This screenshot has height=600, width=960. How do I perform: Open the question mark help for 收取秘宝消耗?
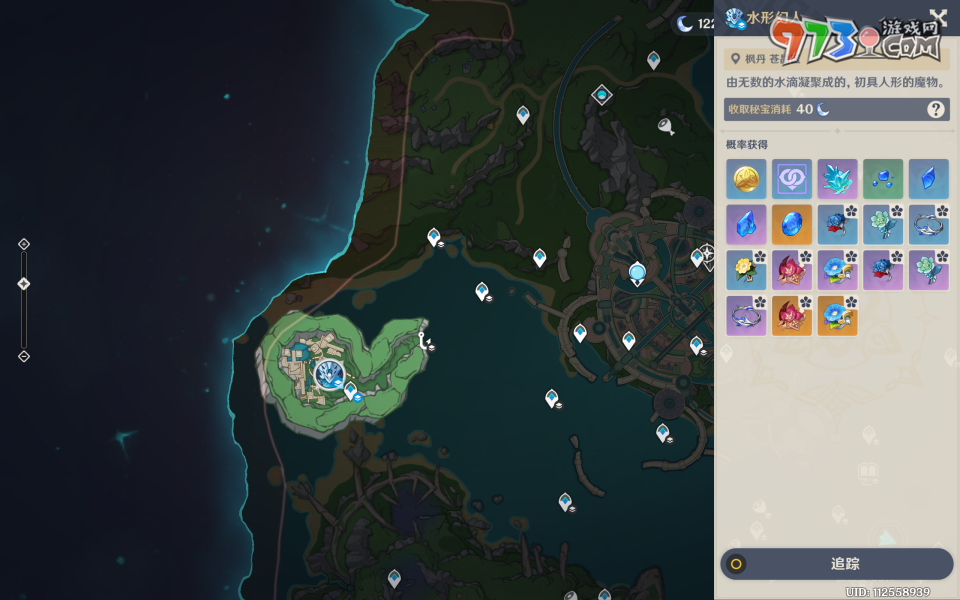pos(936,109)
